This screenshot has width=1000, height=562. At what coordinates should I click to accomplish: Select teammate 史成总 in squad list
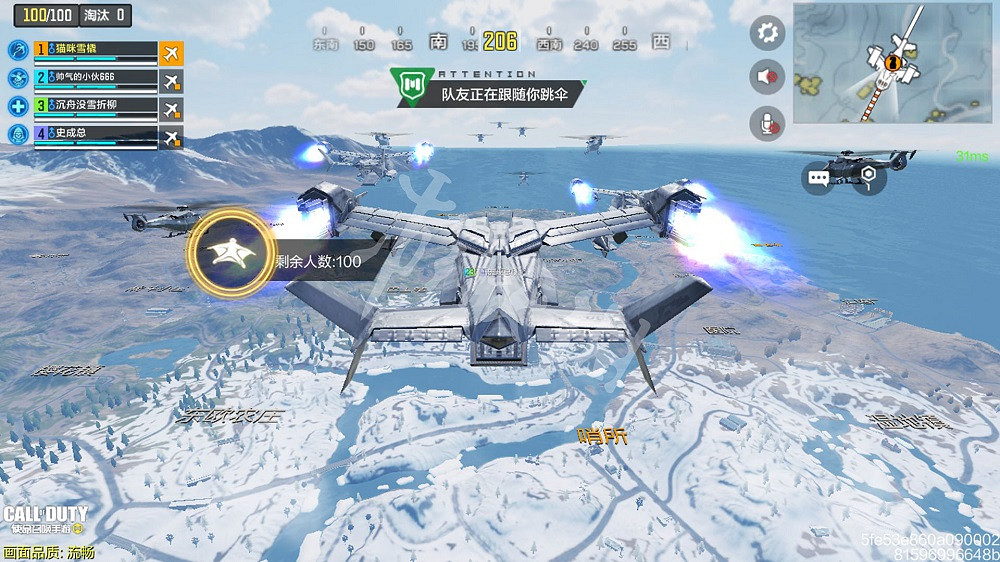click(x=96, y=134)
